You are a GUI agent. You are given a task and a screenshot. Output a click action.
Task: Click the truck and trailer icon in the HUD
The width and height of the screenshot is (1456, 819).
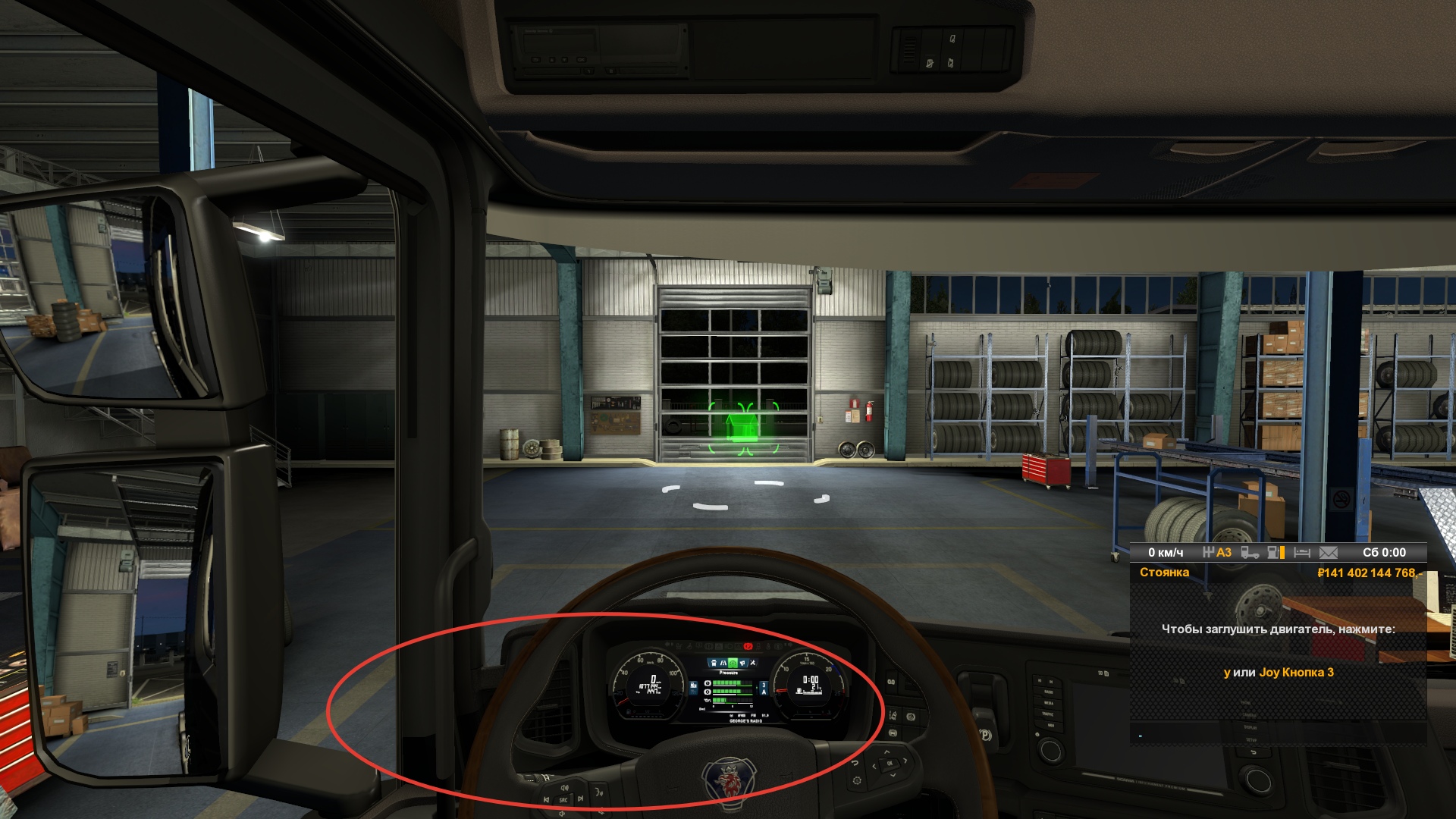tap(1249, 553)
